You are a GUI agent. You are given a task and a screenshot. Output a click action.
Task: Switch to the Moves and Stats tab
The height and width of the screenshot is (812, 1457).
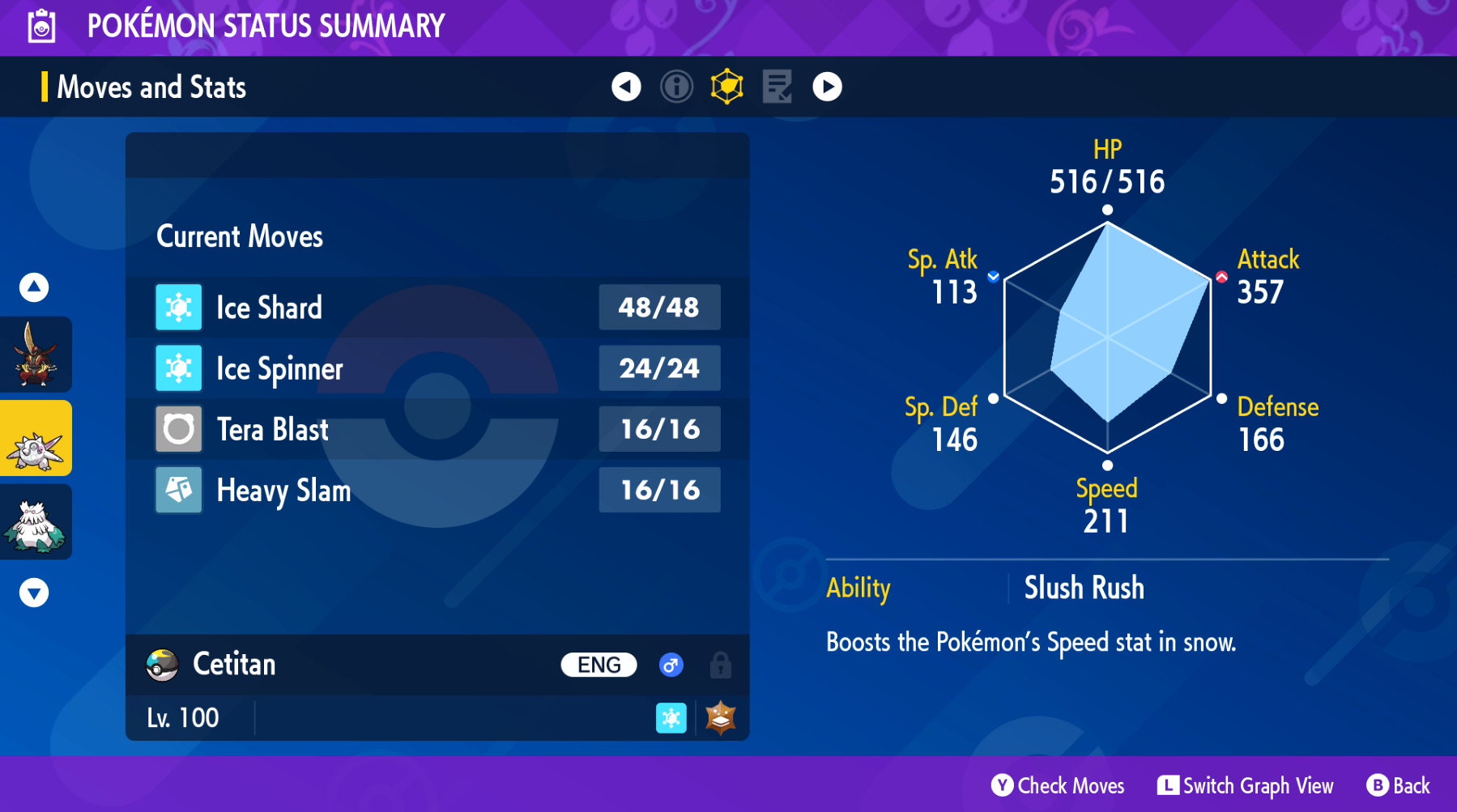click(x=151, y=87)
